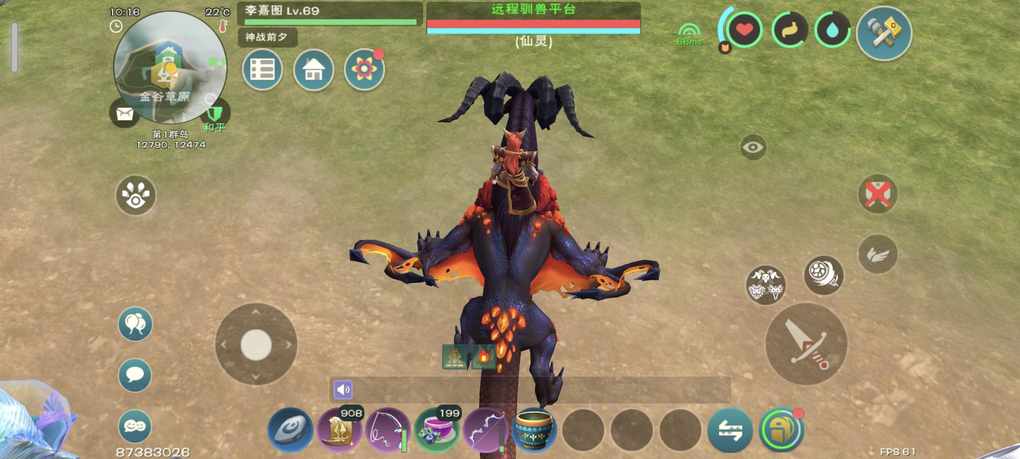Select the hotbar item with 908 count
This screenshot has height=459, width=1020.
tap(339, 430)
